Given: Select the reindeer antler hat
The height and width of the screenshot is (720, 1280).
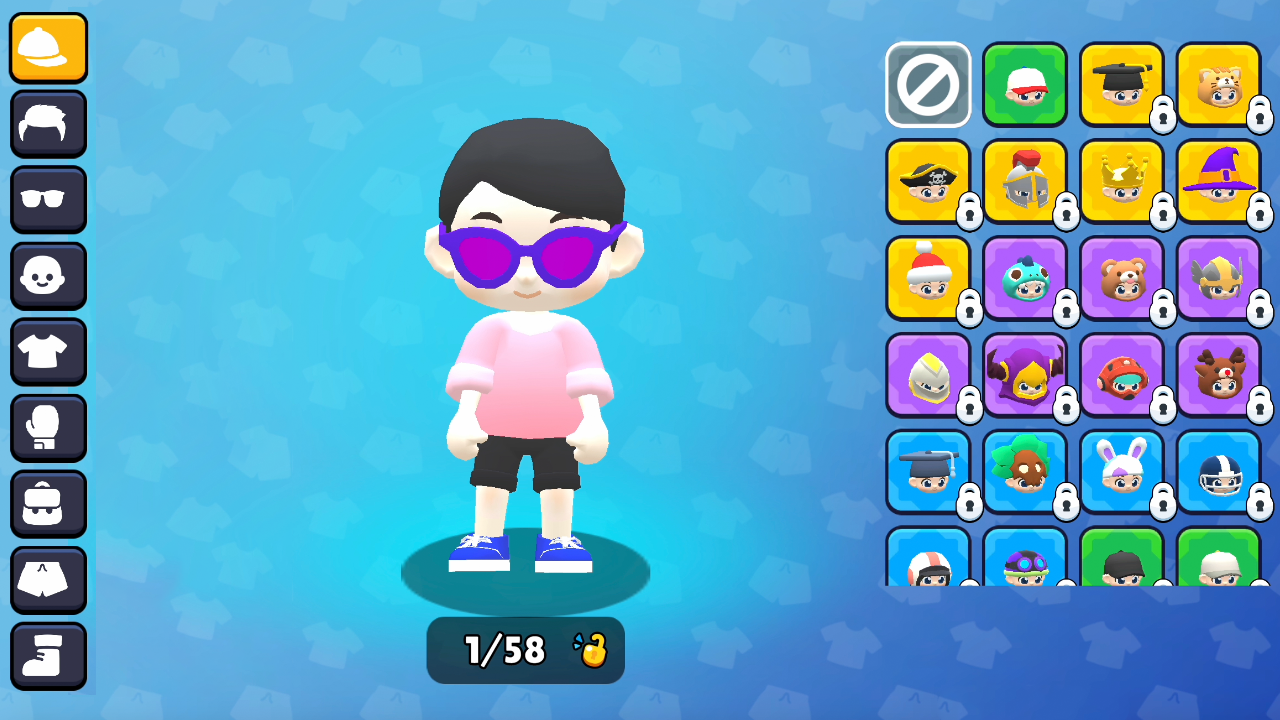Looking at the screenshot, I should (x=1218, y=375).
